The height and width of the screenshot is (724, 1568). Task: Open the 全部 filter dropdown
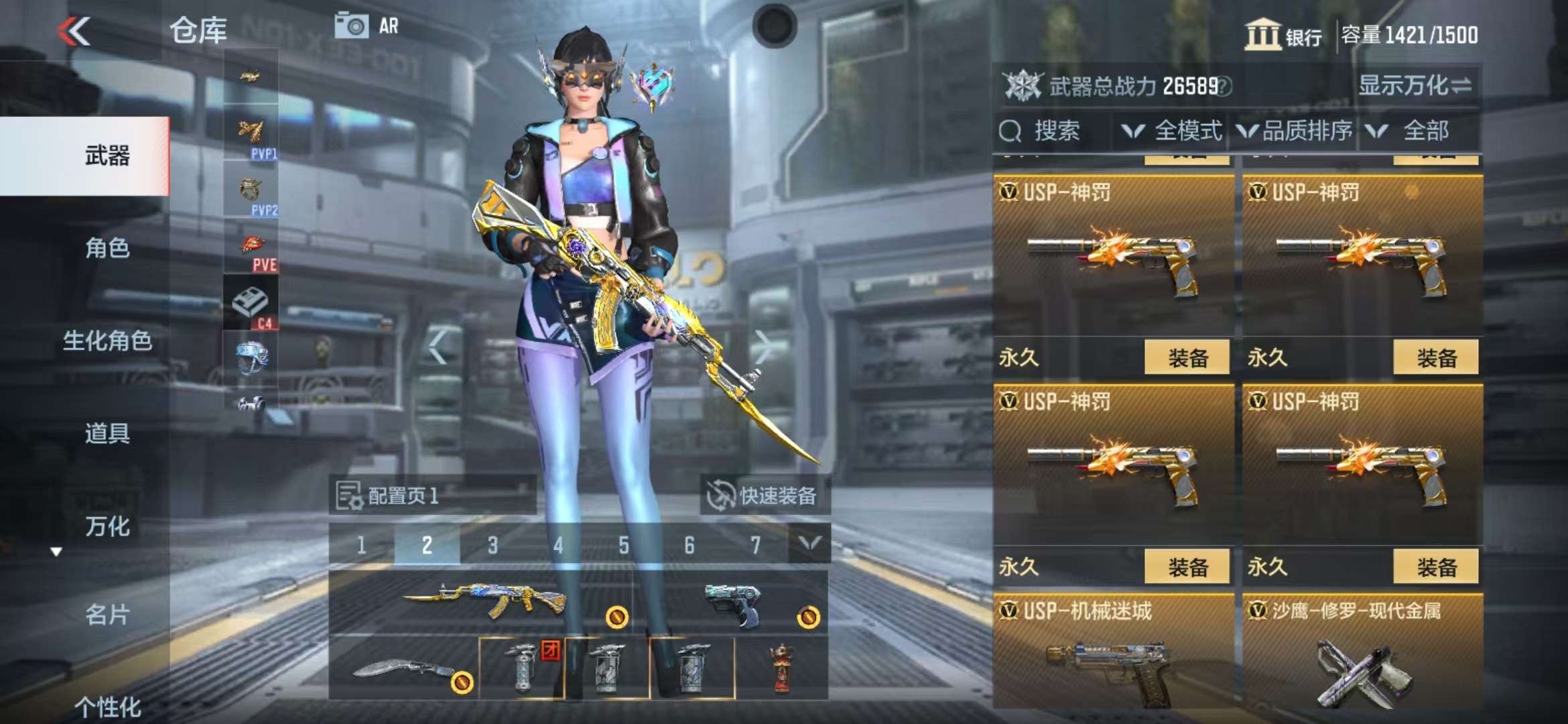1415,131
